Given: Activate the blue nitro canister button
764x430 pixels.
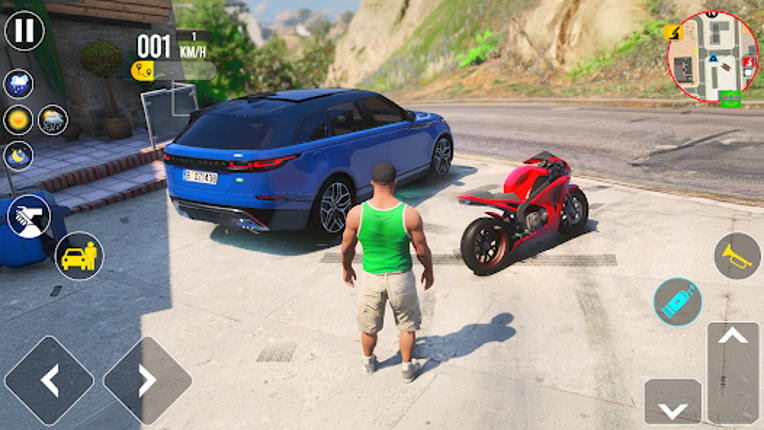Looking at the screenshot, I should (678, 301).
